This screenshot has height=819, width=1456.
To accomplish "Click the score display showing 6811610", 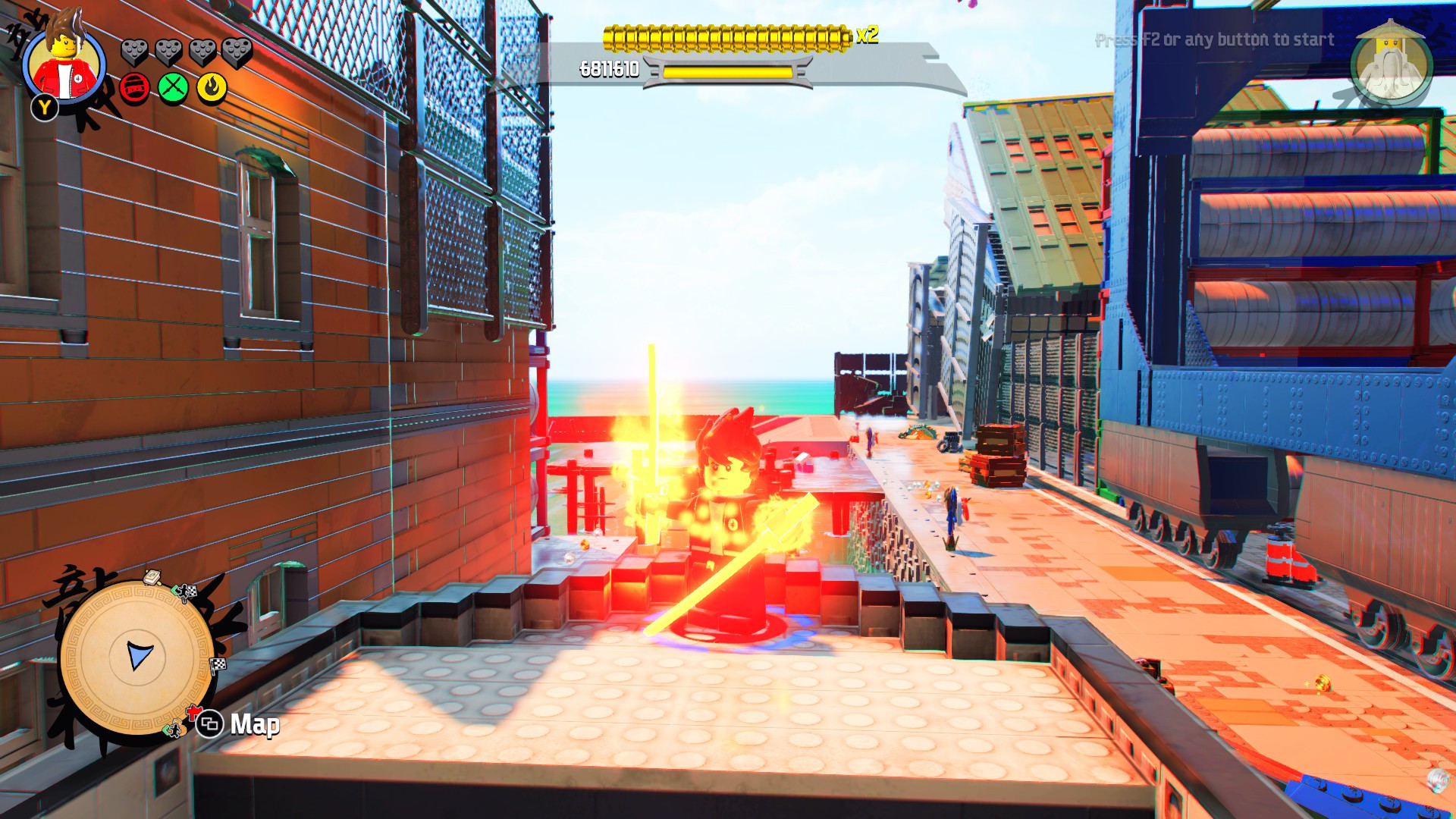I will coord(610,67).
